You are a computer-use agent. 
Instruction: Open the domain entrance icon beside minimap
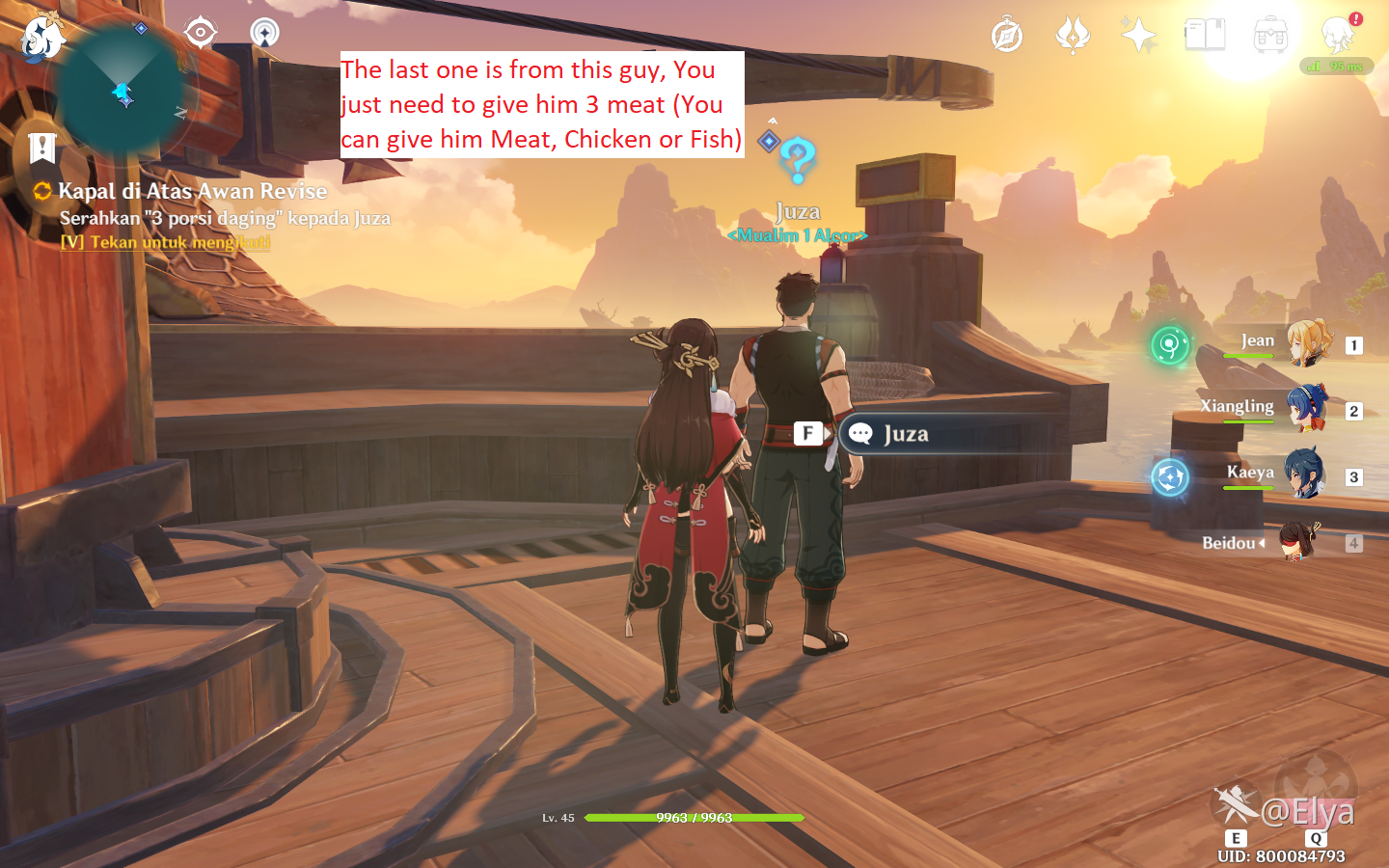[264, 33]
